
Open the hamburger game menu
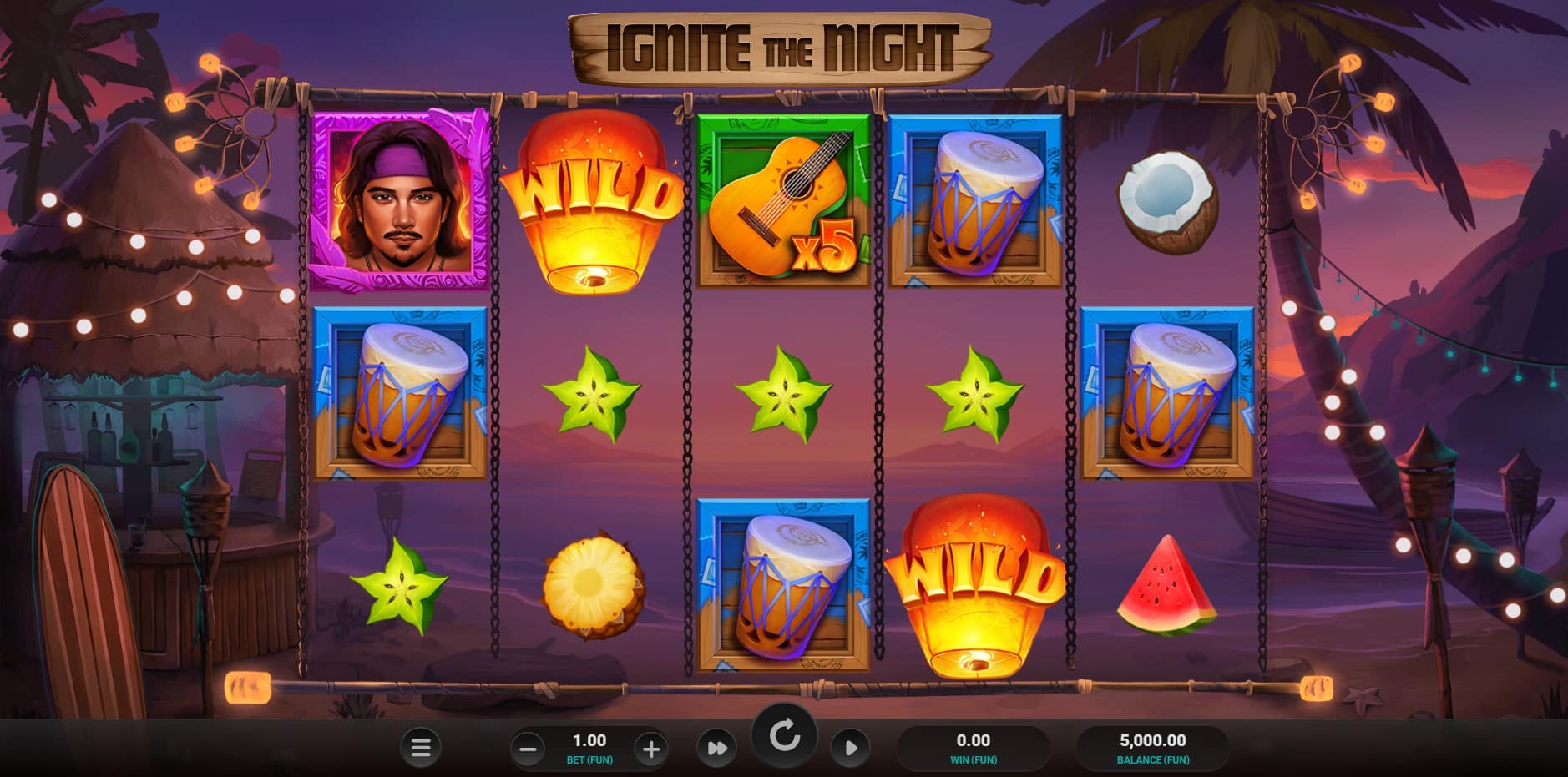click(x=421, y=748)
